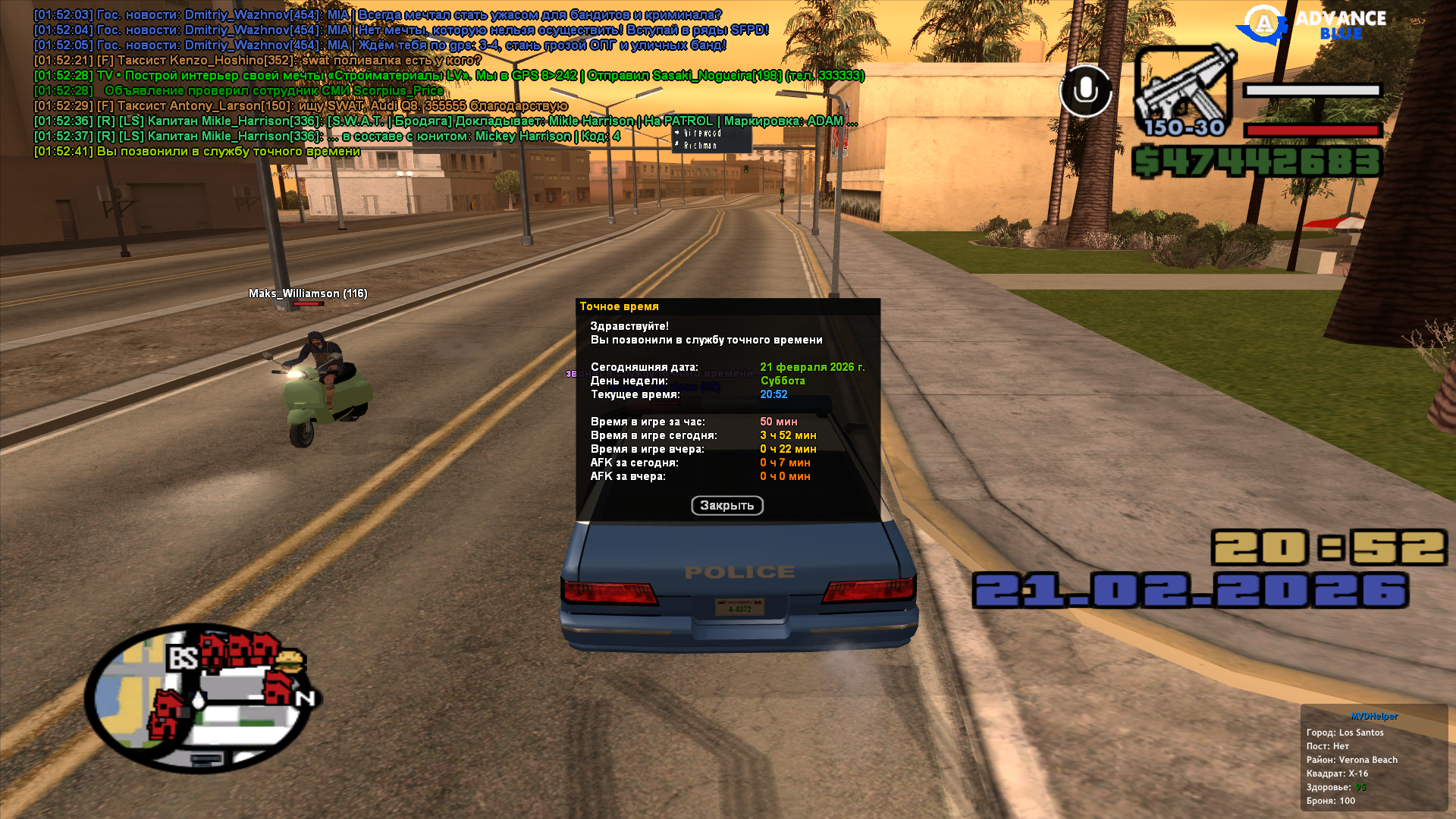
Task: Toggle the microphone voice chat icon
Action: pos(1085,91)
